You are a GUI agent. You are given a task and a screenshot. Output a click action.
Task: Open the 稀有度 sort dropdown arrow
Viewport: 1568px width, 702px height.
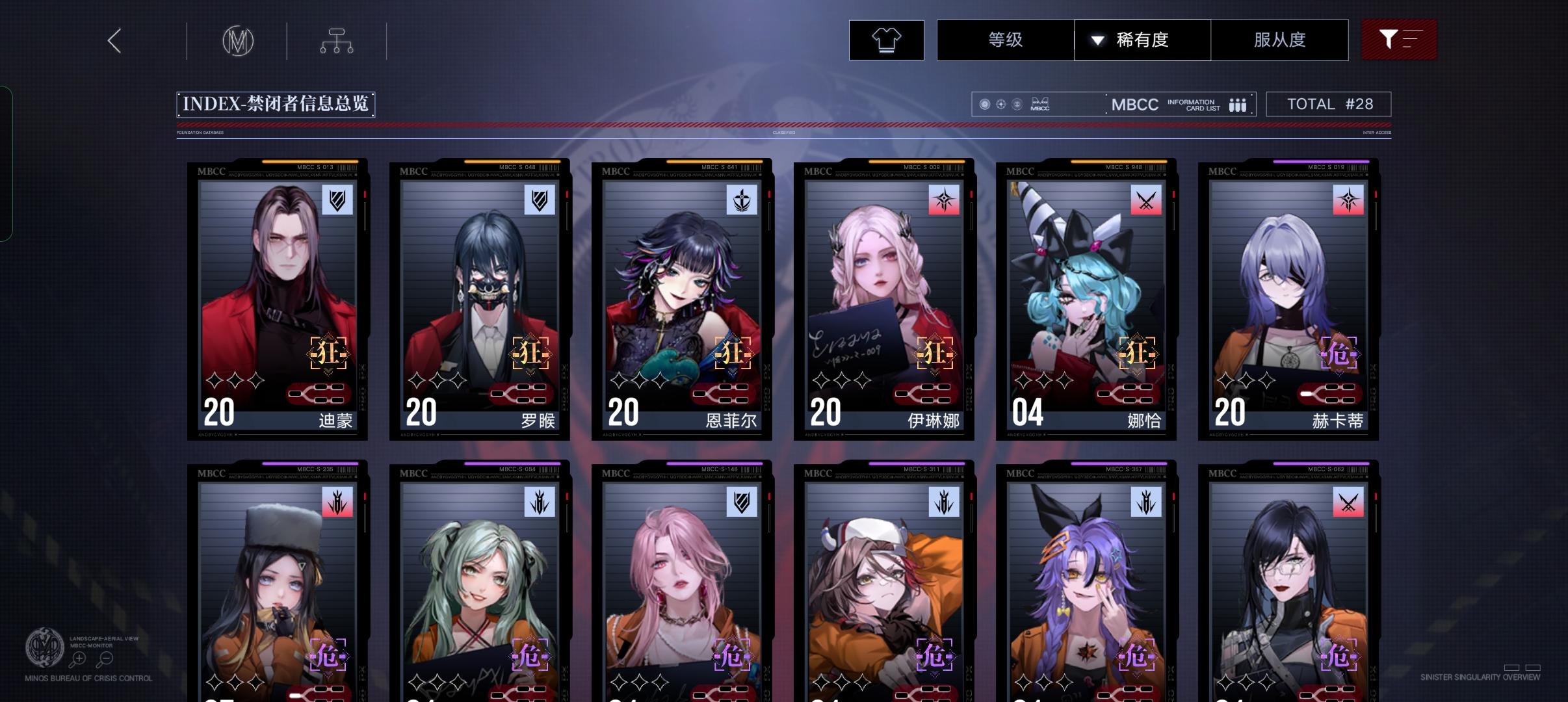pyautogui.click(x=1099, y=40)
